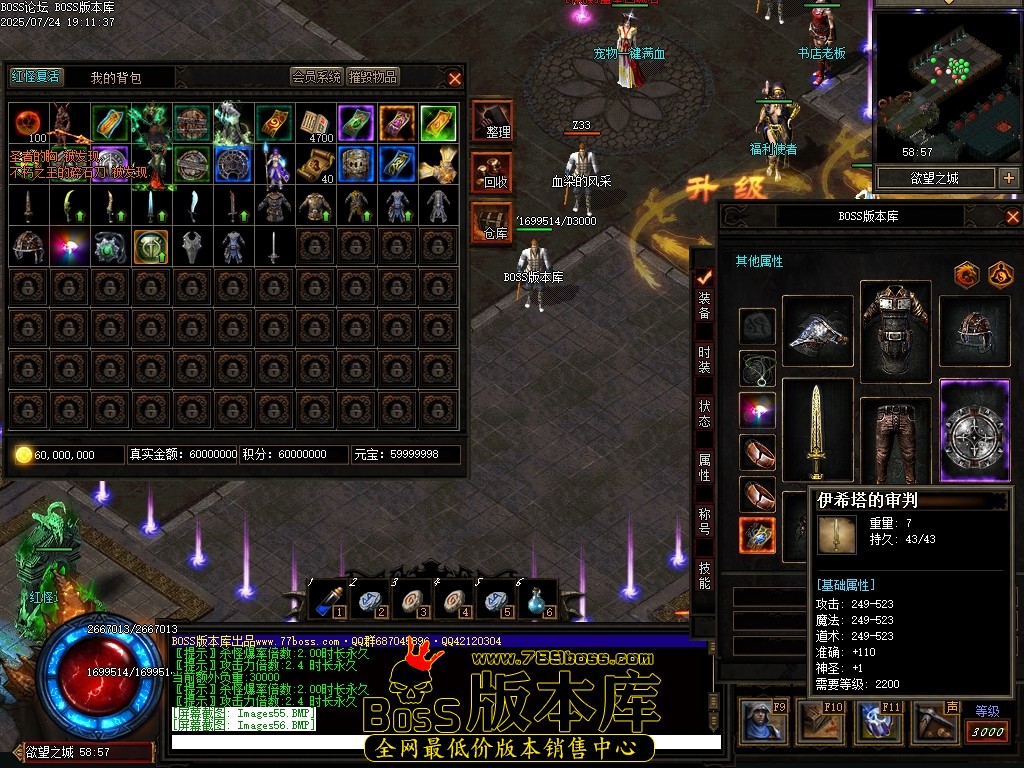Open the 回收 recycle function
This screenshot has width=1024, height=768.
(492, 172)
